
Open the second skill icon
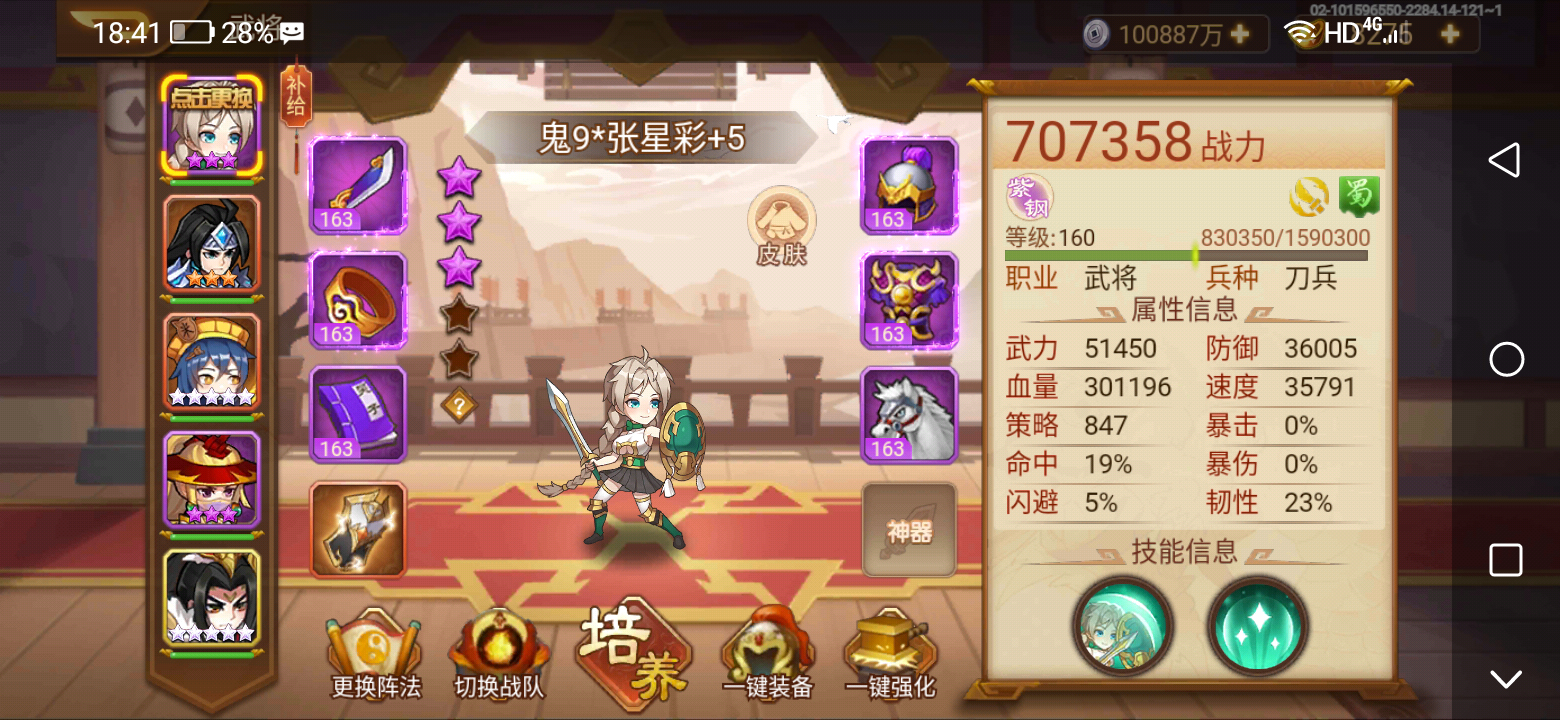(x=1259, y=629)
